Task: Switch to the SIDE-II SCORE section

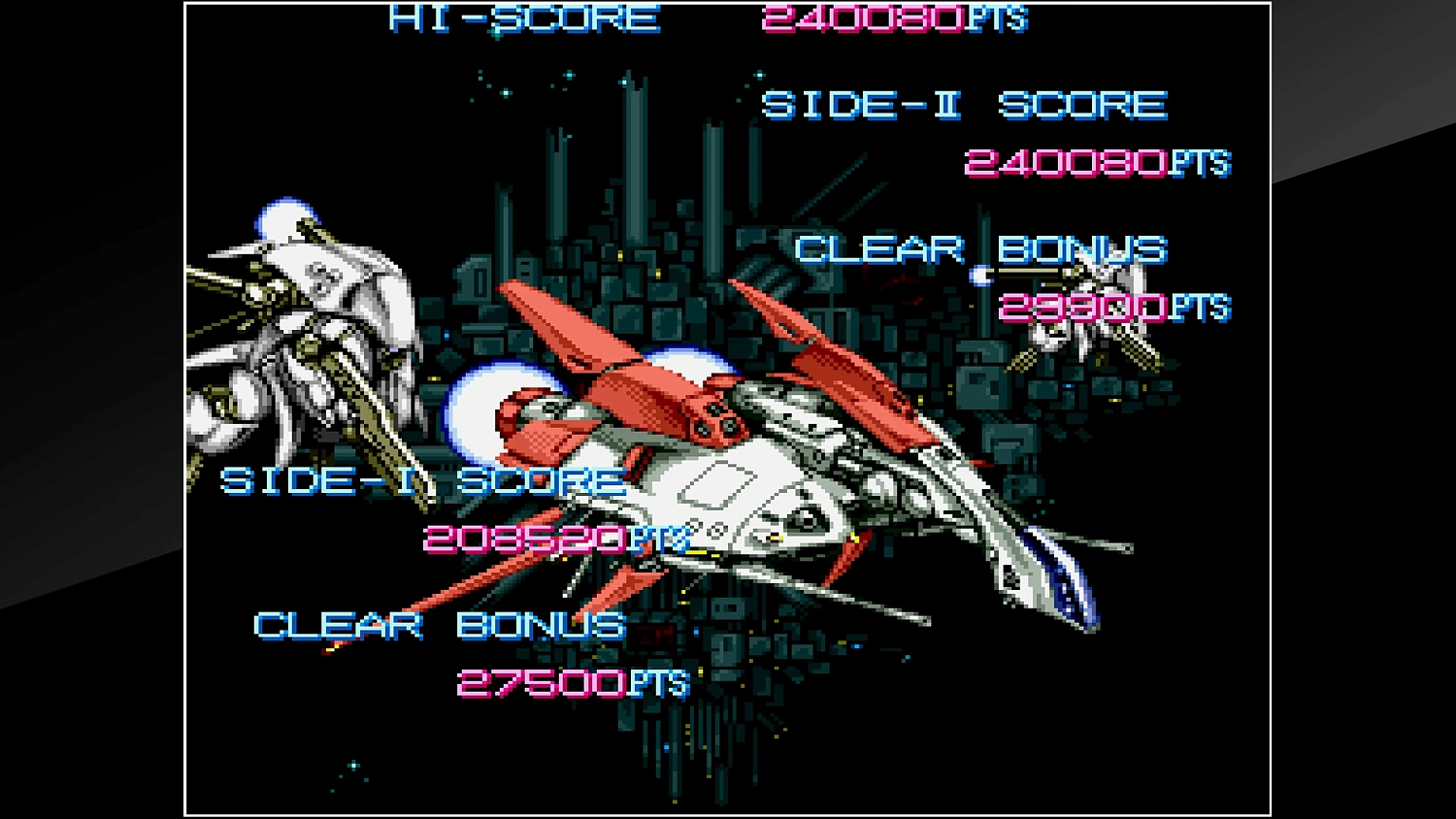Action: [x=966, y=105]
